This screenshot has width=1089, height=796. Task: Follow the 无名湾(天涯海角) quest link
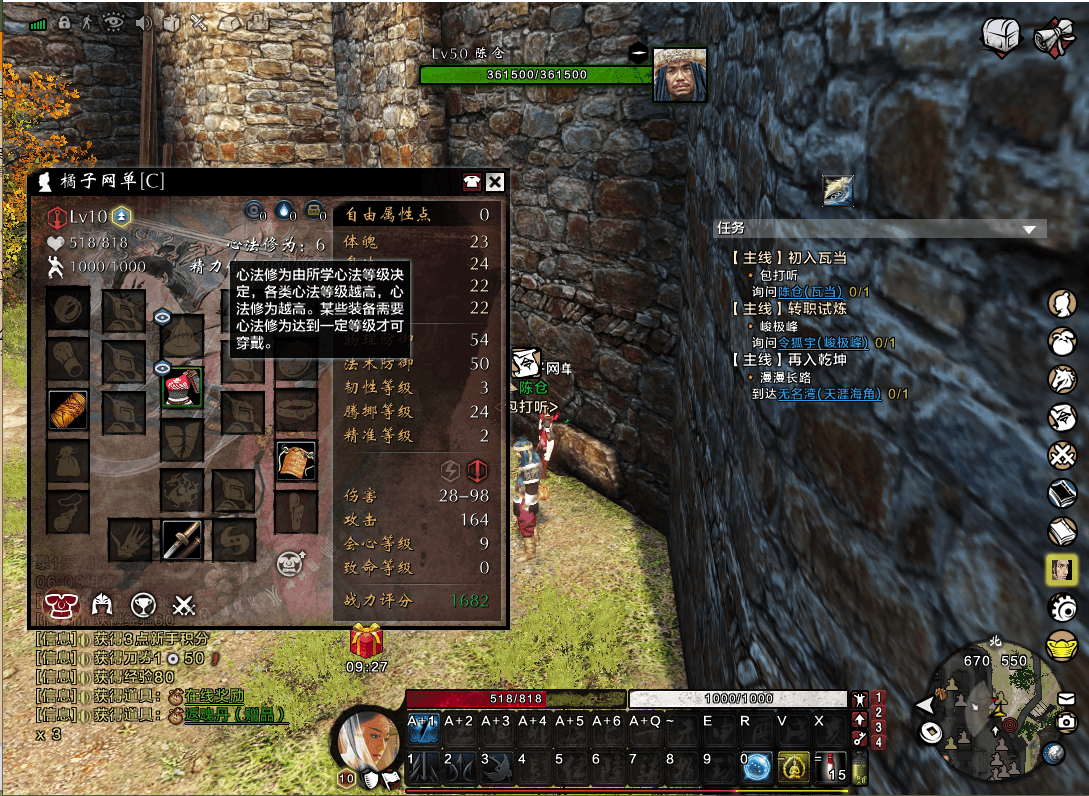coord(830,394)
